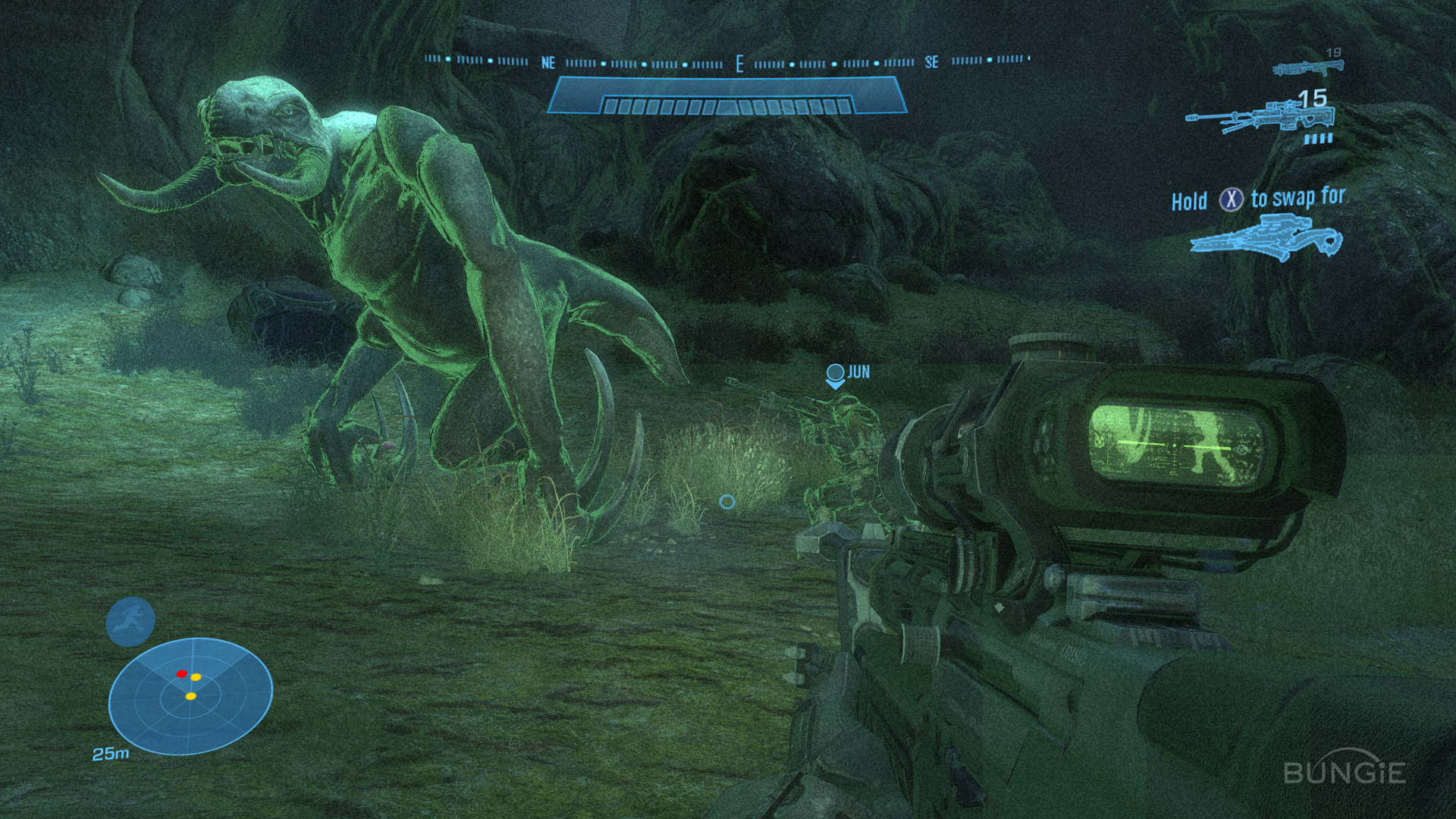Image resolution: width=1456 pixels, height=819 pixels.
Task: Switch to the motion tracker panel
Action: tap(191, 690)
